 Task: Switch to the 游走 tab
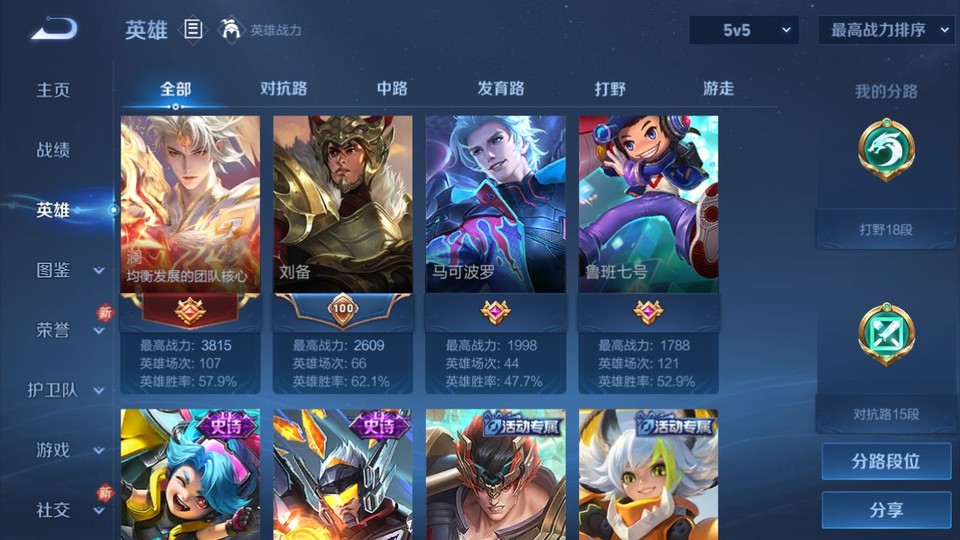[x=718, y=88]
